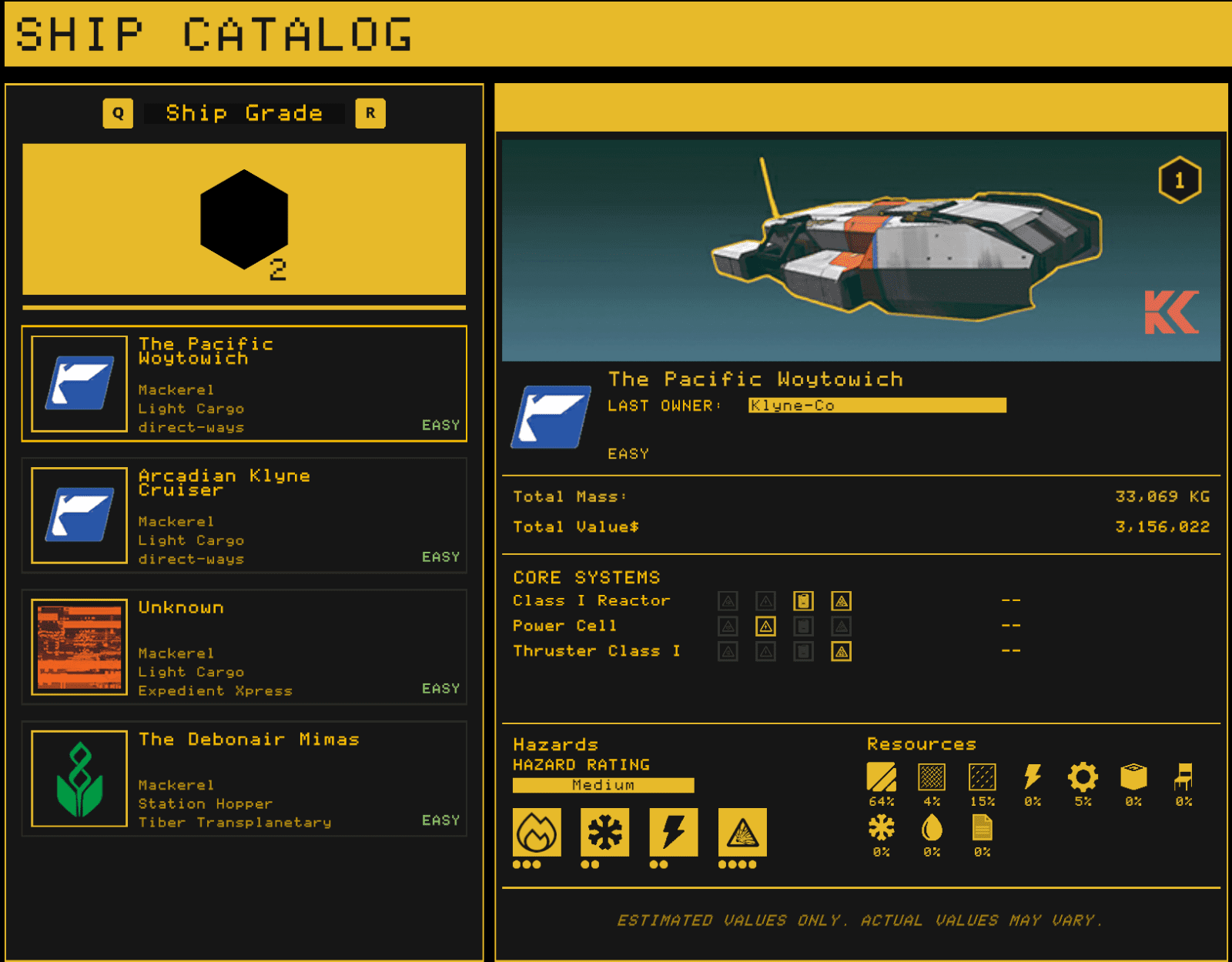Click the Klyne-Co last owner field
Viewport: 1232px width, 962px height.
[x=876, y=406]
